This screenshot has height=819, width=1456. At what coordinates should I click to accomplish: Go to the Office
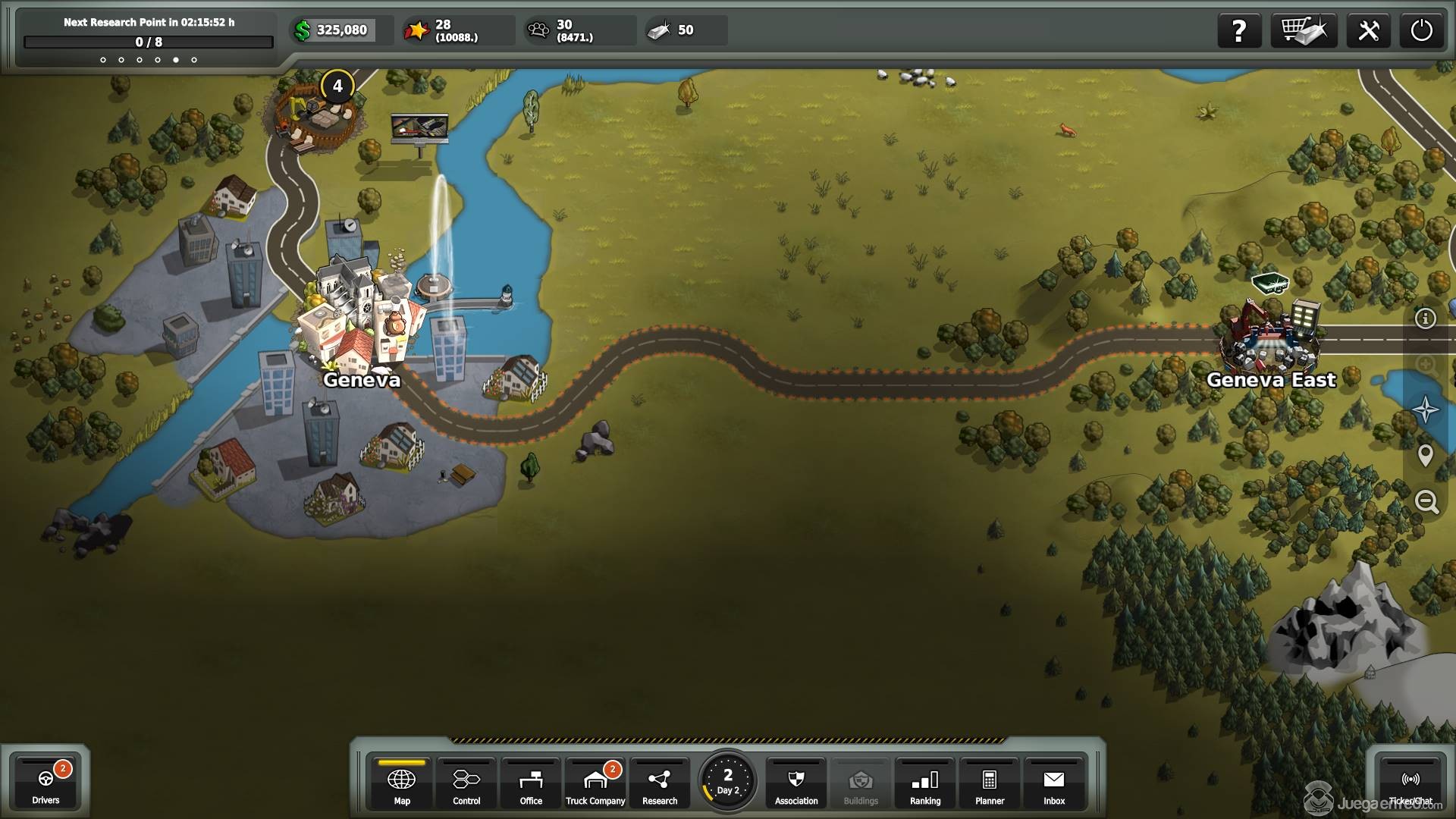(x=531, y=783)
